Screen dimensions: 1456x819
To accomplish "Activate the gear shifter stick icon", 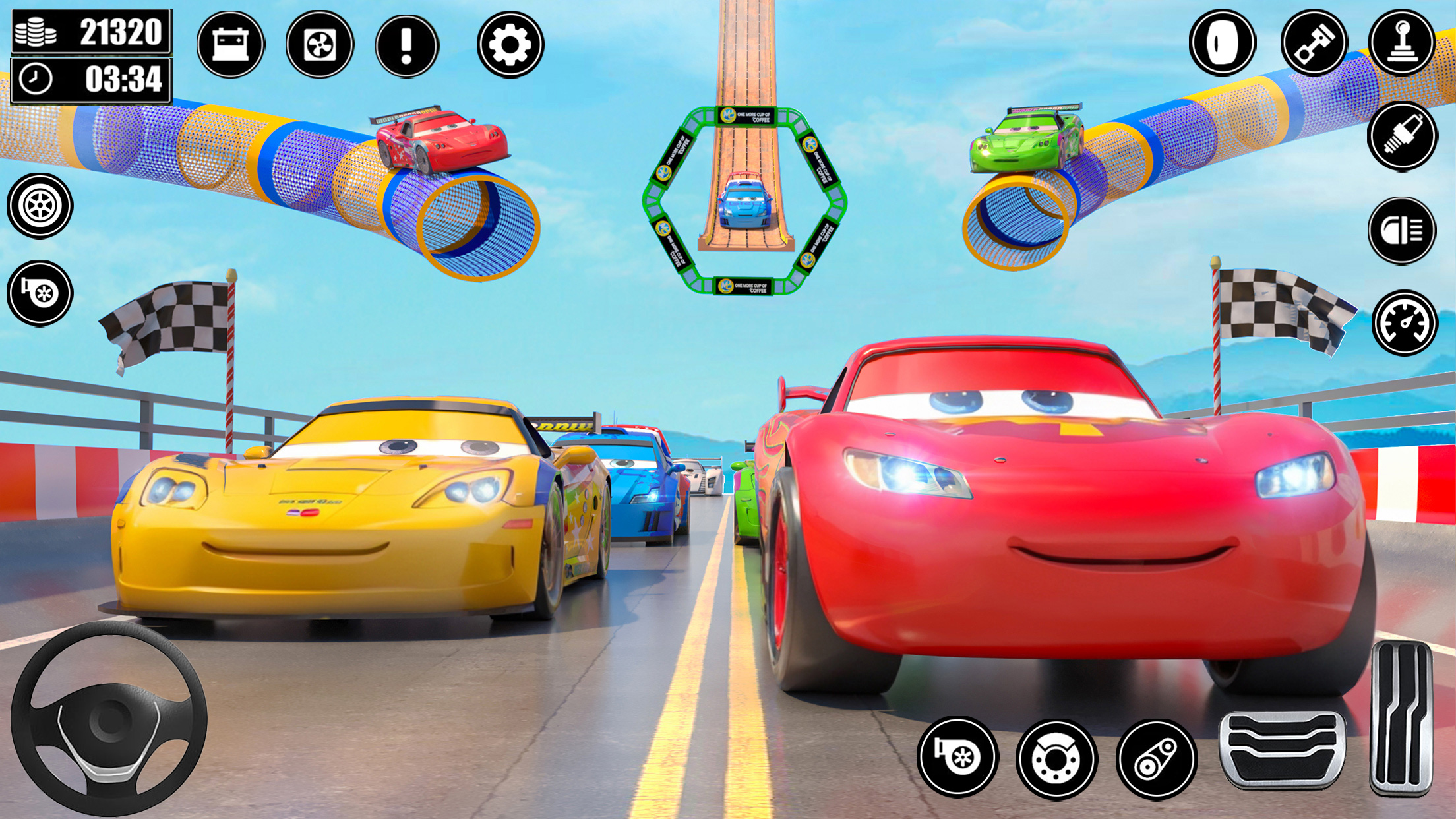I will click(x=1401, y=43).
